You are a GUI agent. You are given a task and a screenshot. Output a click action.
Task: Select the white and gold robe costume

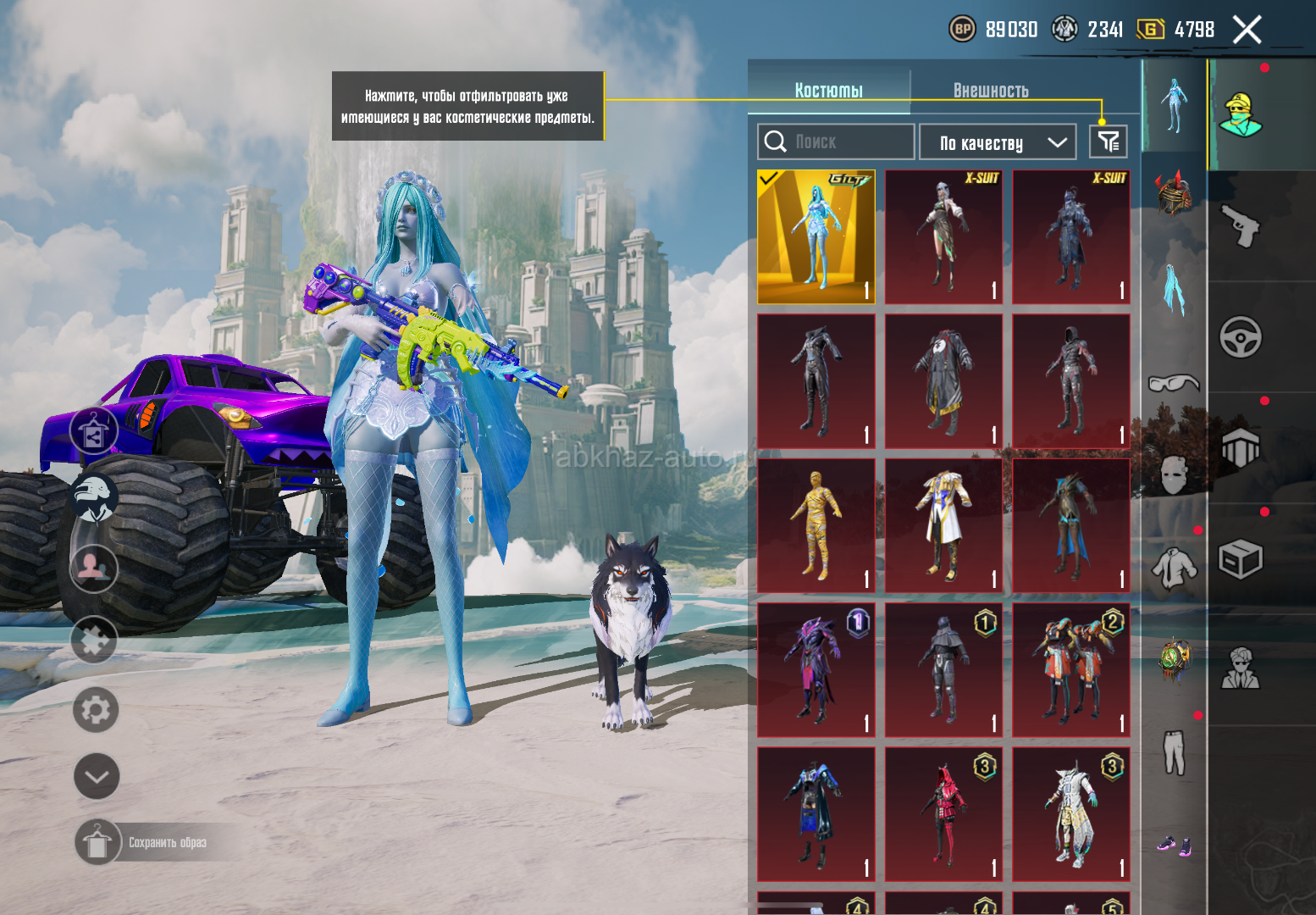943,525
